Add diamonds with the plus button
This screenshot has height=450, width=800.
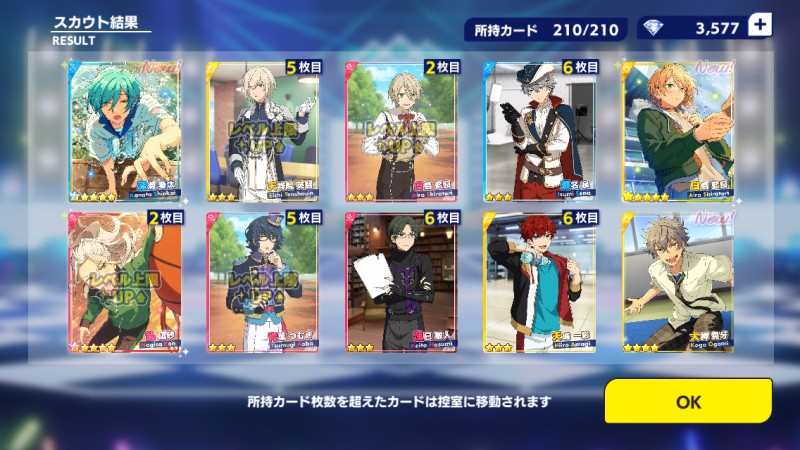(x=760, y=26)
